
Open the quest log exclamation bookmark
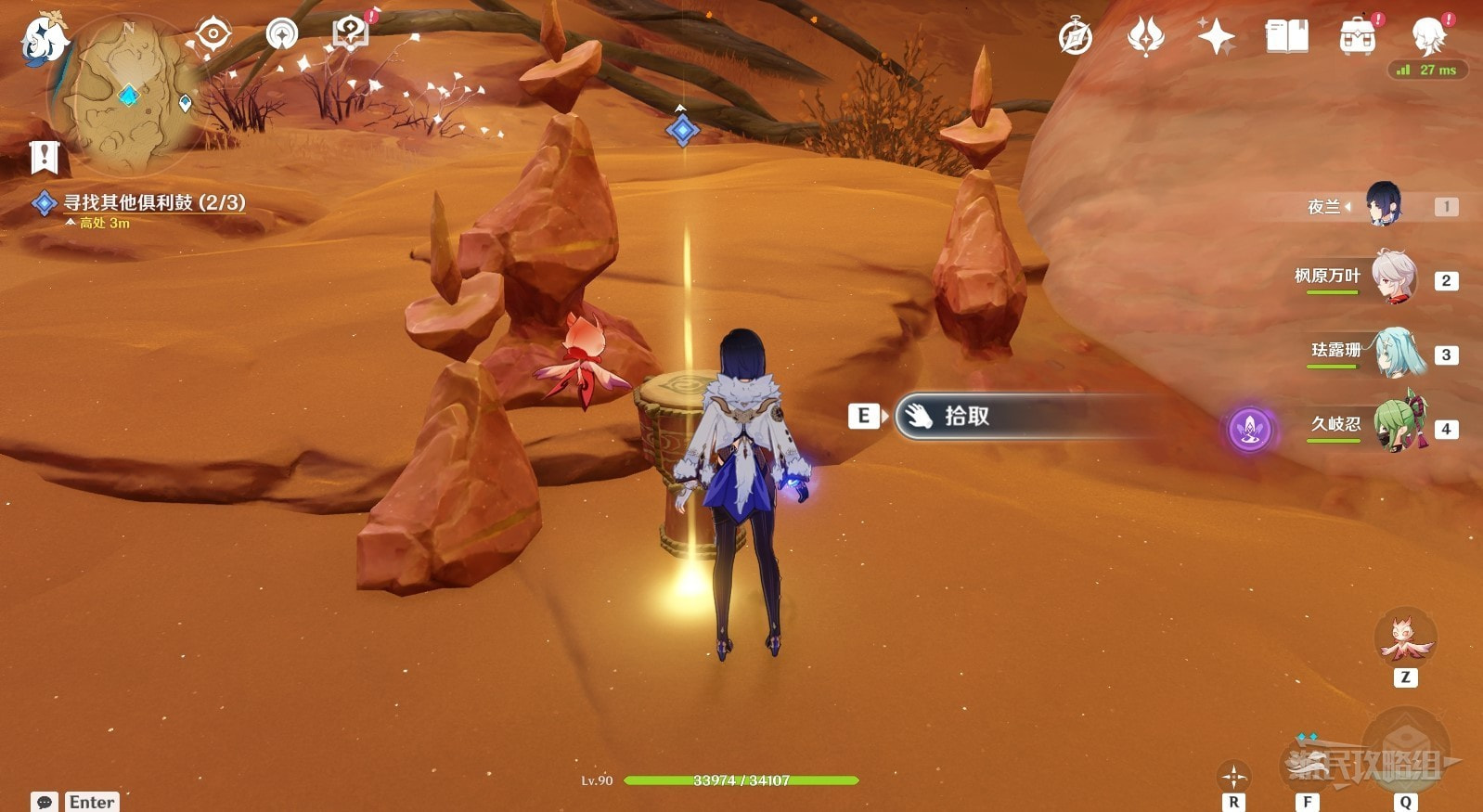click(44, 157)
